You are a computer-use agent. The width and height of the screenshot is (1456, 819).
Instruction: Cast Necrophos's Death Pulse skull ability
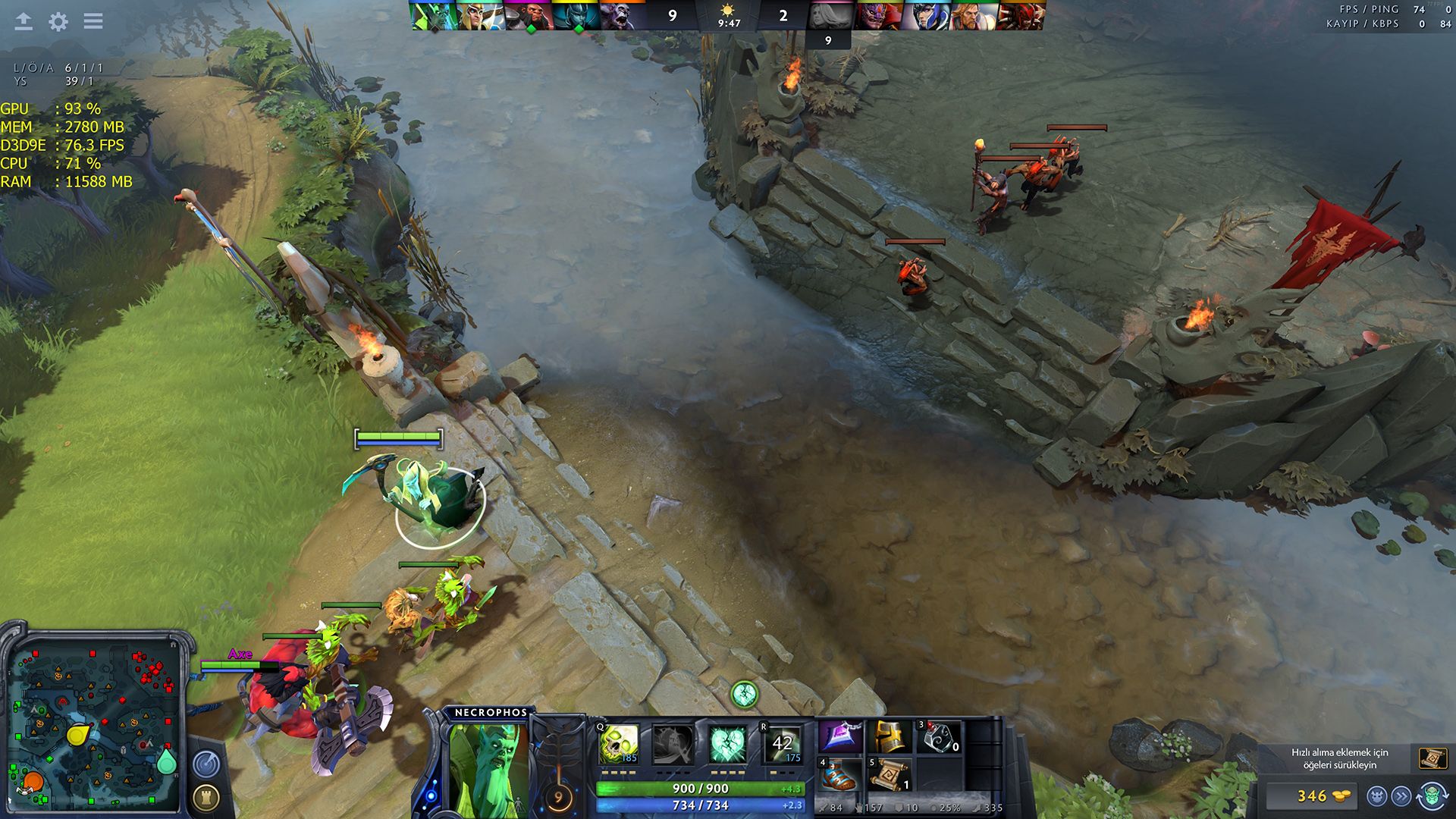619,744
